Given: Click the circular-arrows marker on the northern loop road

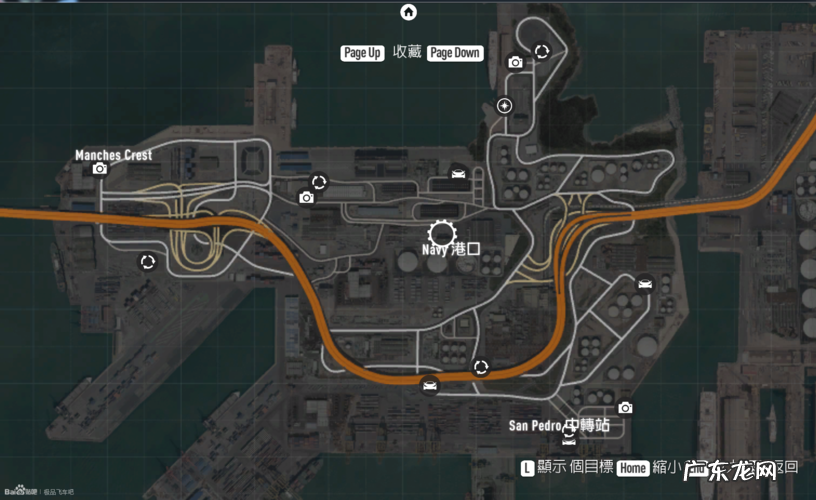Looking at the screenshot, I should [x=542, y=51].
